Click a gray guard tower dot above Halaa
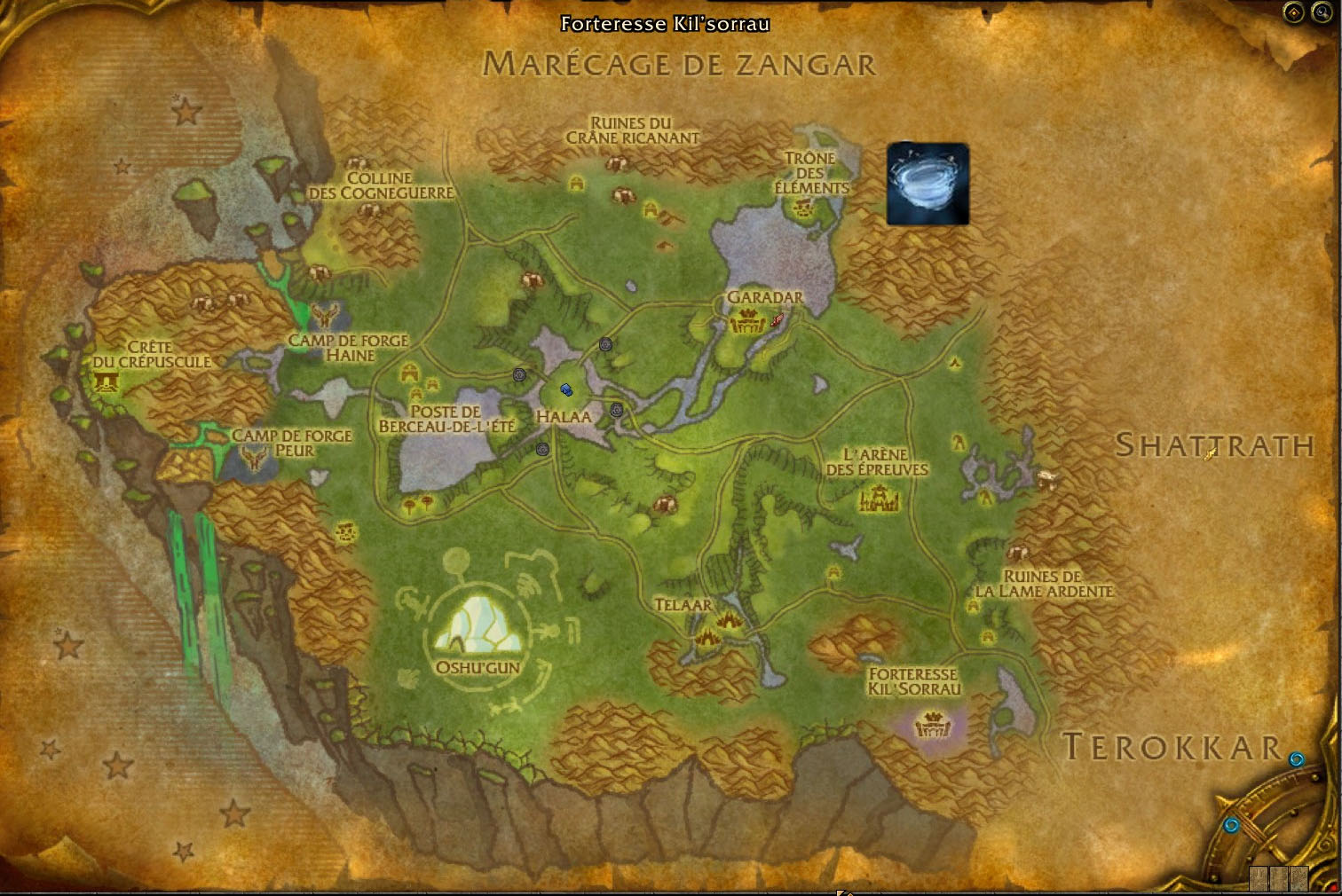Viewport: 1342px width, 896px height. [606, 344]
